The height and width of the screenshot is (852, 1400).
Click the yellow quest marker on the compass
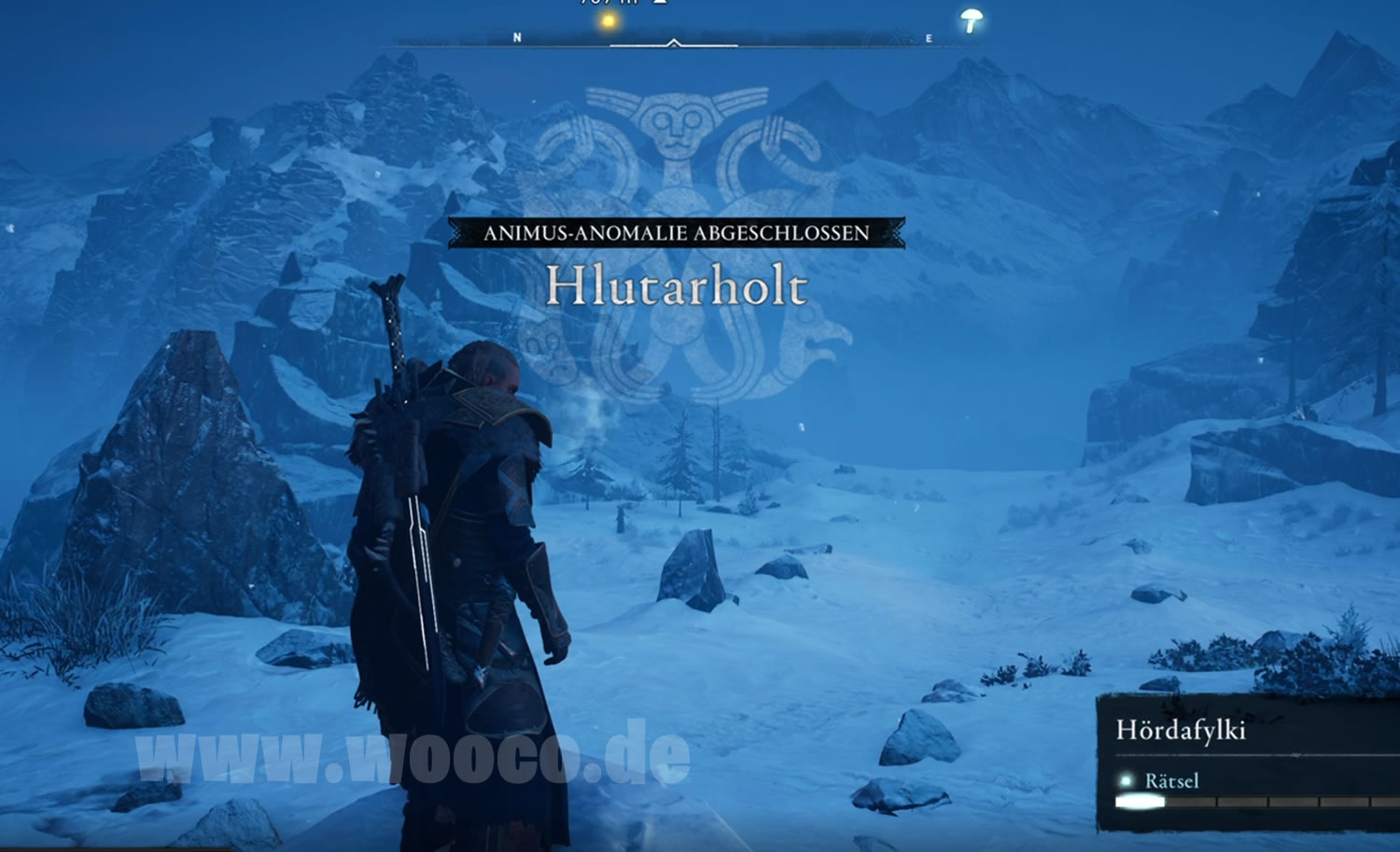tap(609, 21)
